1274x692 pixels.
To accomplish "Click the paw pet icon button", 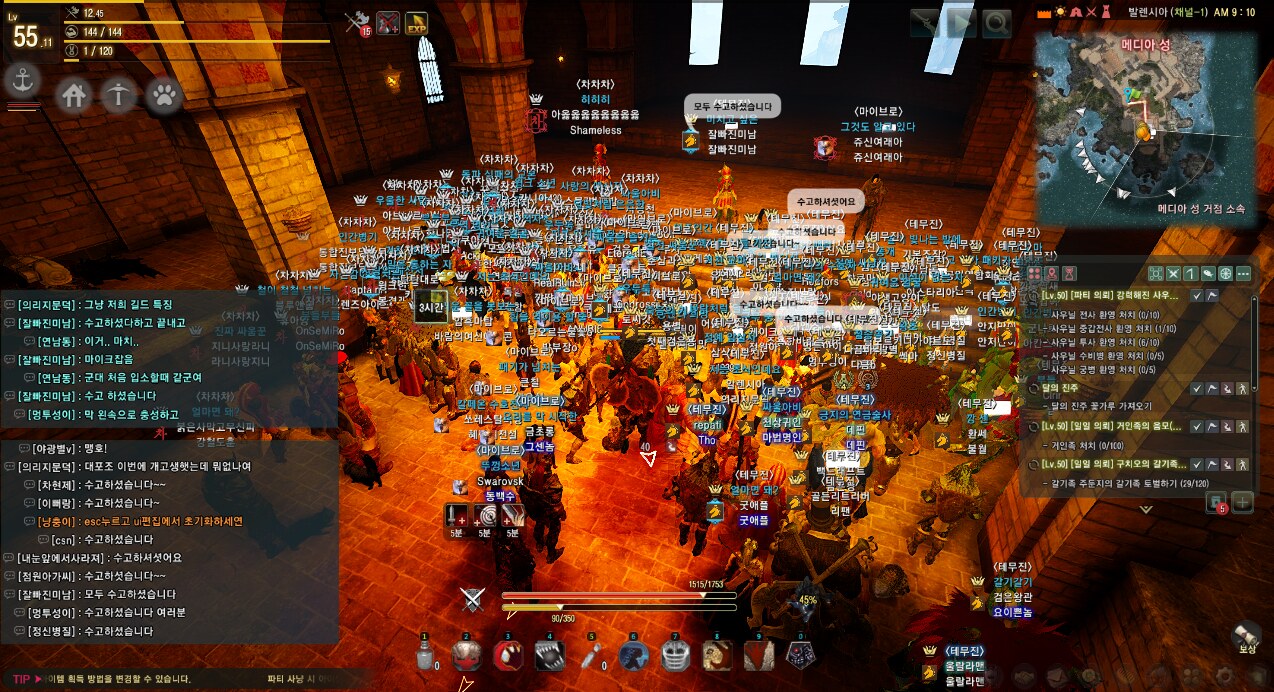I will pyautogui.click(x=163, y=95).
